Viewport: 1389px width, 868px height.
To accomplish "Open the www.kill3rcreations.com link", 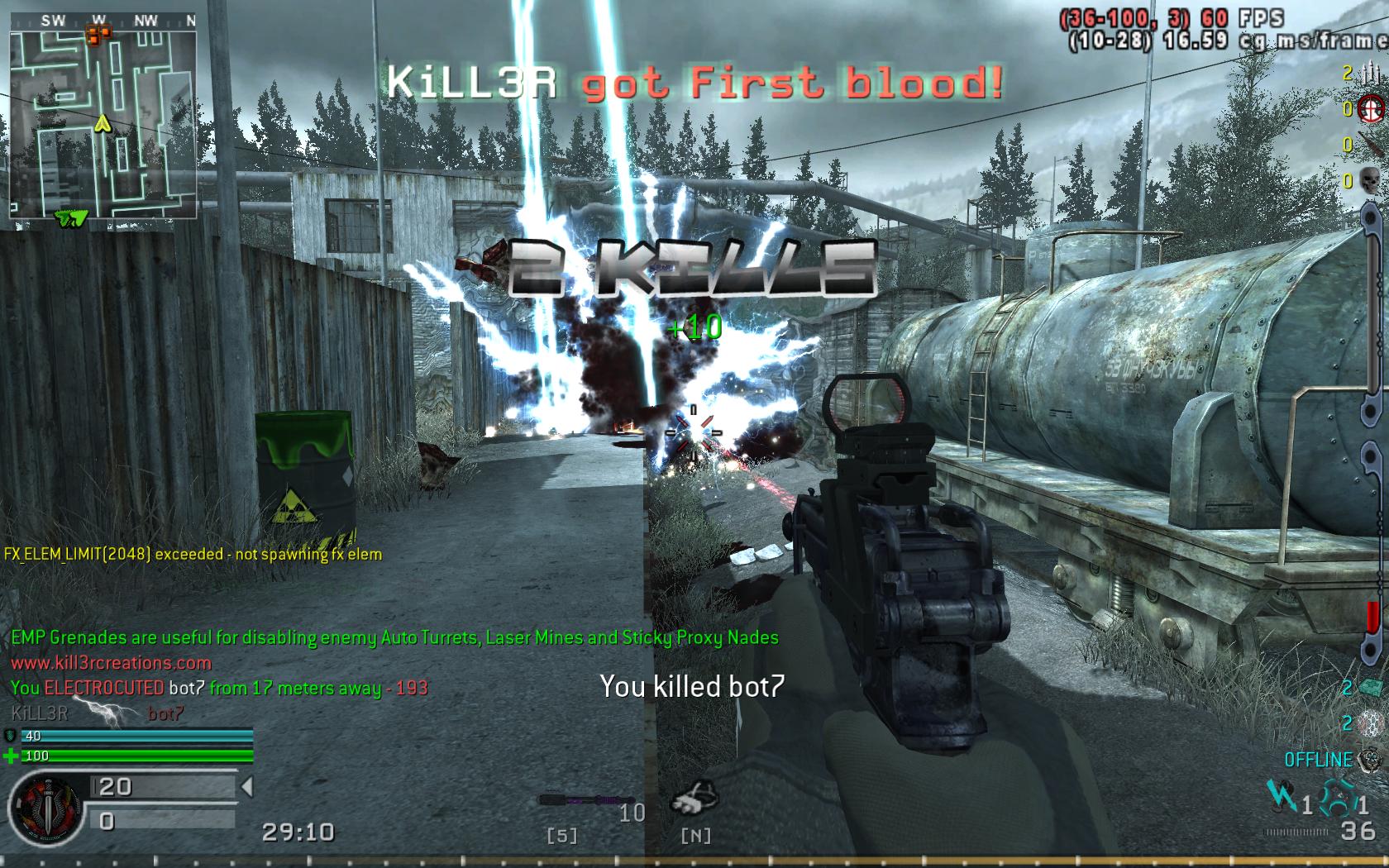I will point(111,662).
